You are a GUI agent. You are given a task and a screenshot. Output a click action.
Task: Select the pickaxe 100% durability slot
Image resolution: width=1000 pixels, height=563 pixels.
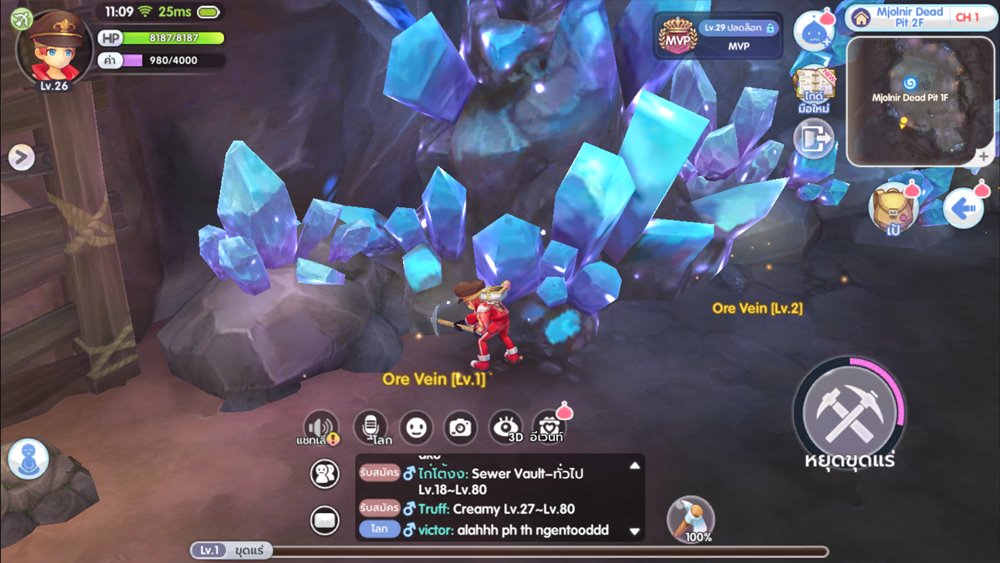pyautogui.click(x=690, y=518)
